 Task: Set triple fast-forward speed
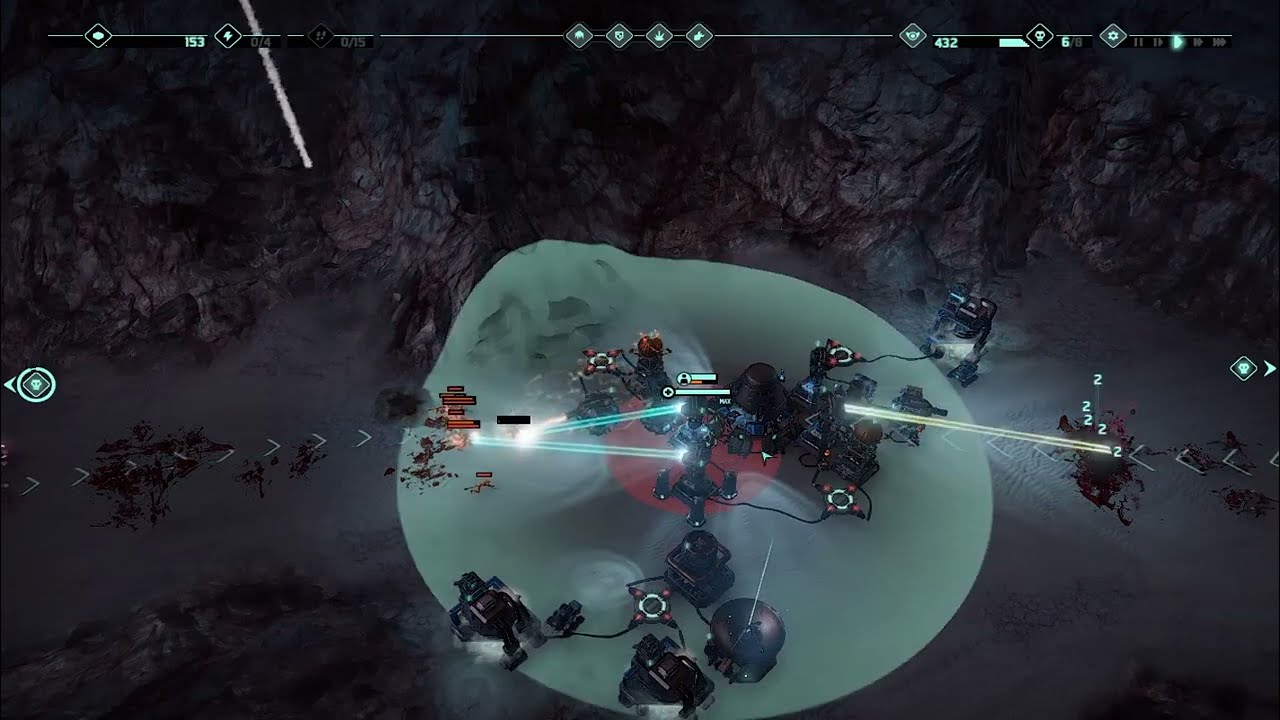point(1219,42)
